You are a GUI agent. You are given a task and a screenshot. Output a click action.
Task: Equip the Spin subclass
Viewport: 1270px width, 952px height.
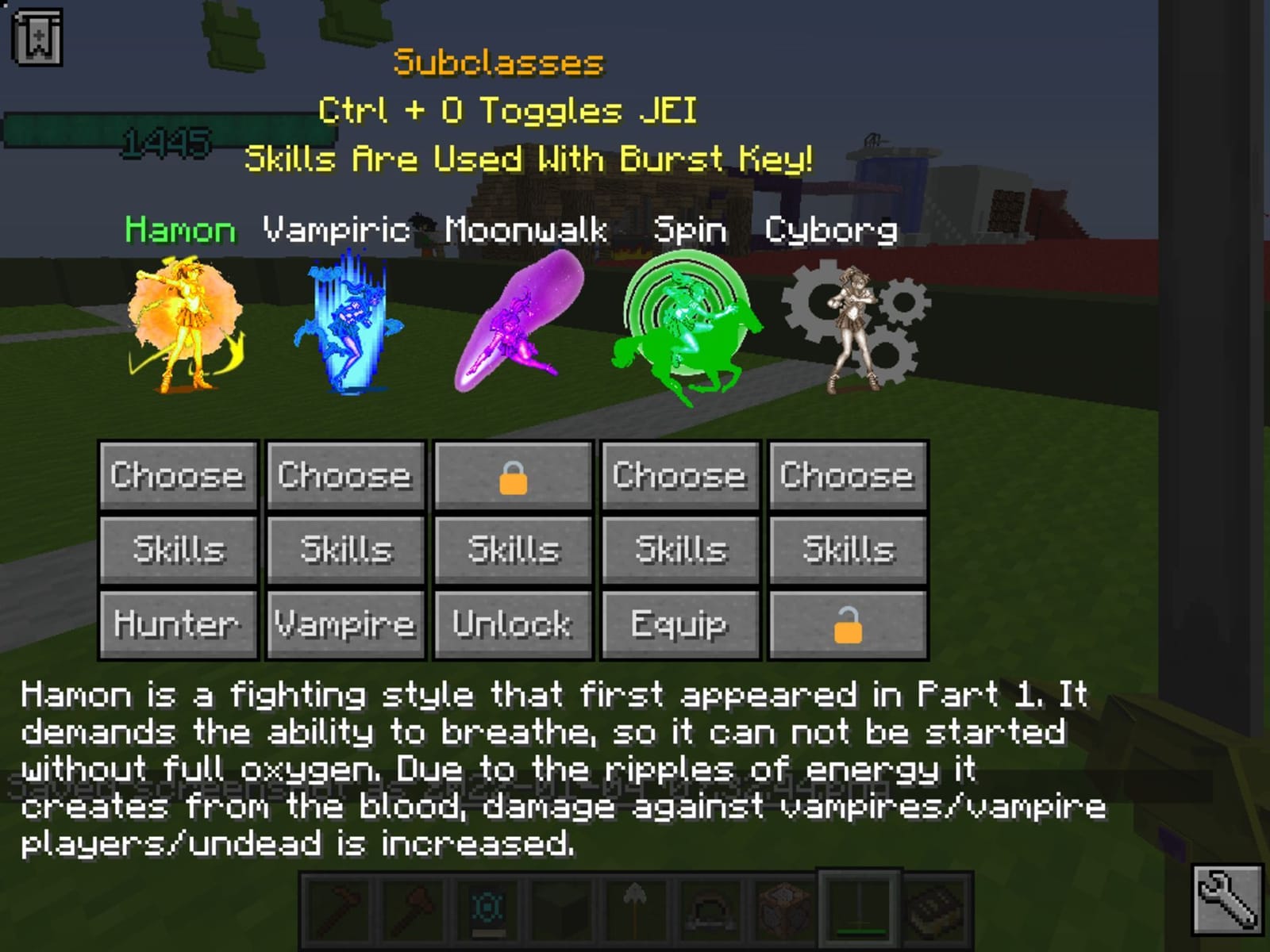pyautogui.click(x=679, y=624)
